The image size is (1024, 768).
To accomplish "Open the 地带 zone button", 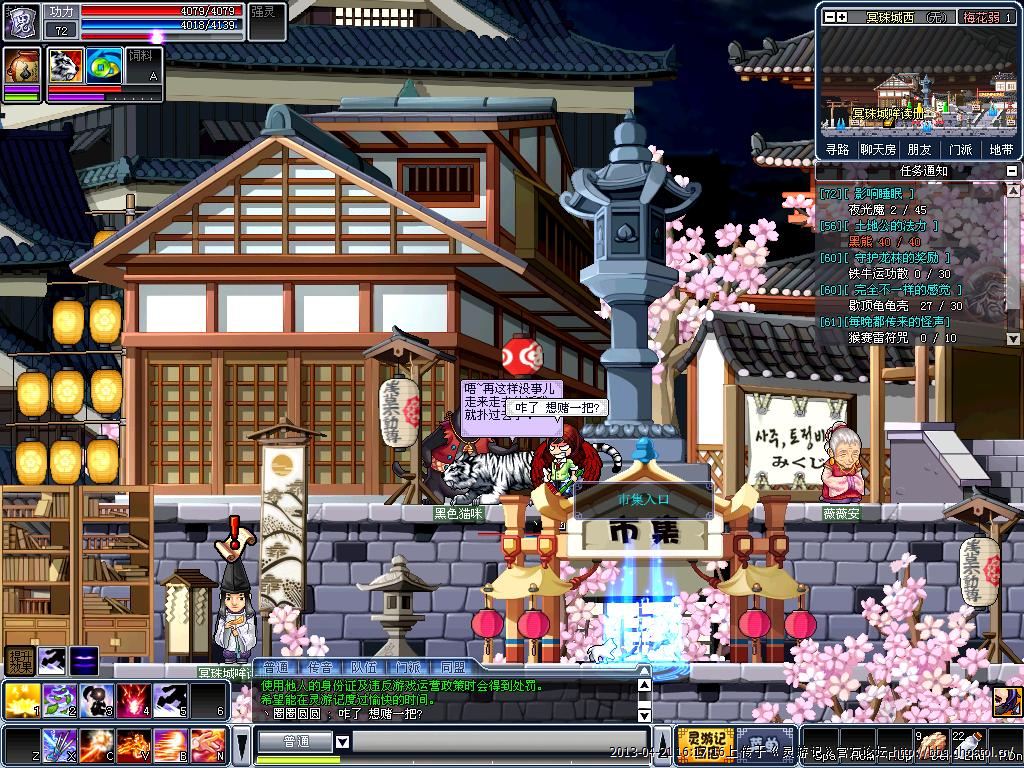I will pos(1000,149).
